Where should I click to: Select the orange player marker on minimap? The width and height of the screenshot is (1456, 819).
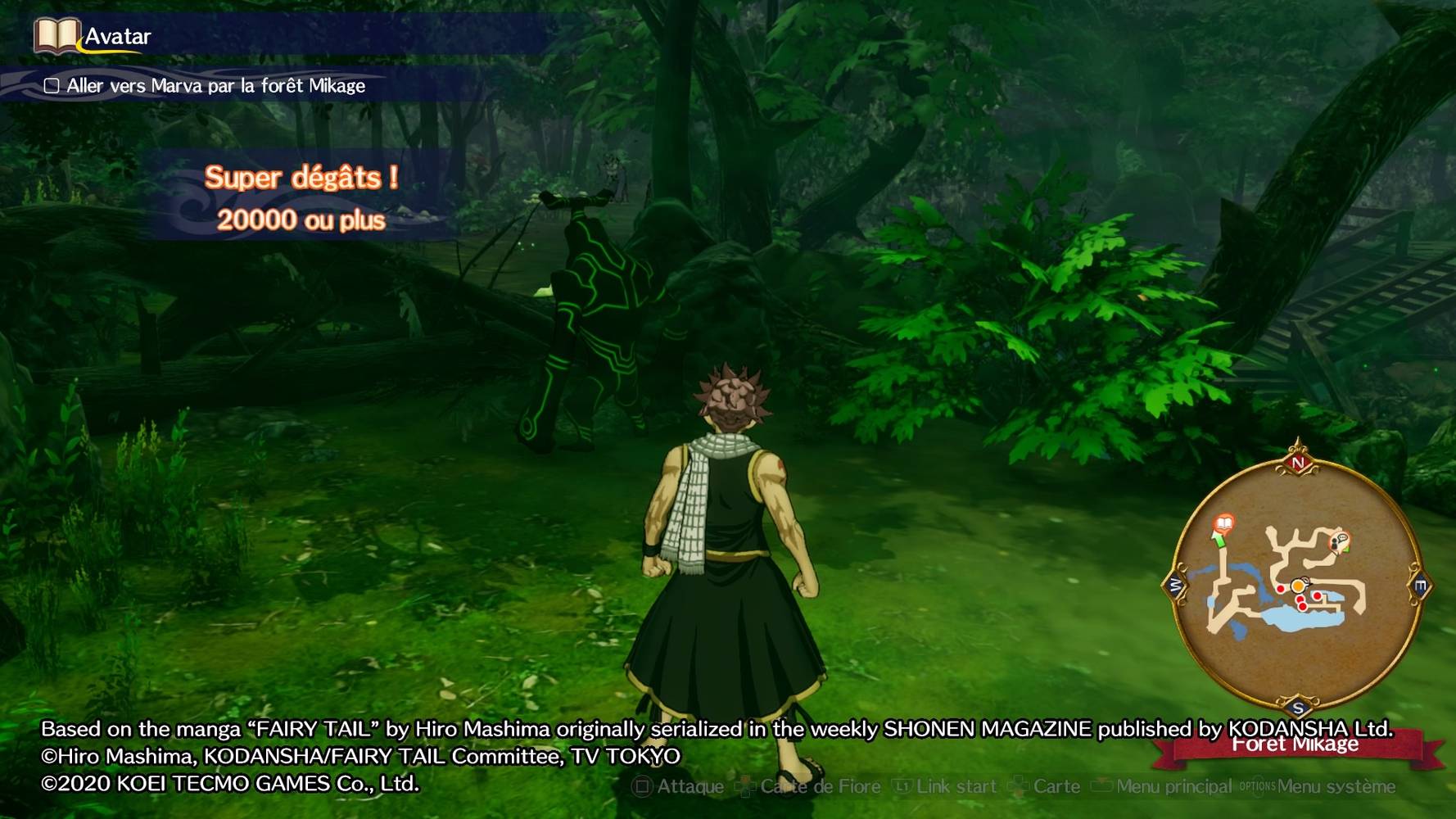[x=1298, y=586]
